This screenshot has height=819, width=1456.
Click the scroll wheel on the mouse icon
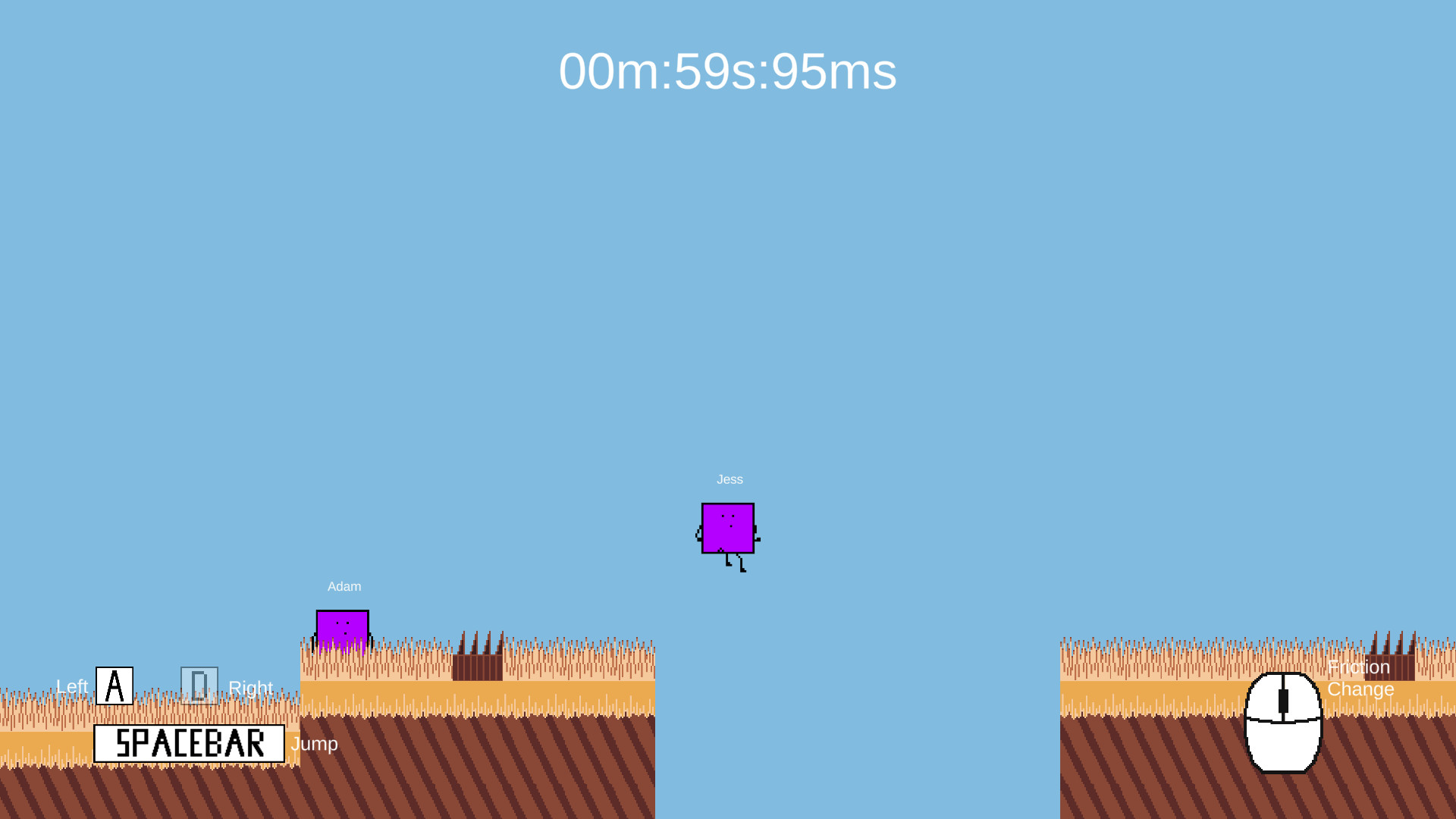click(1284, 701)
